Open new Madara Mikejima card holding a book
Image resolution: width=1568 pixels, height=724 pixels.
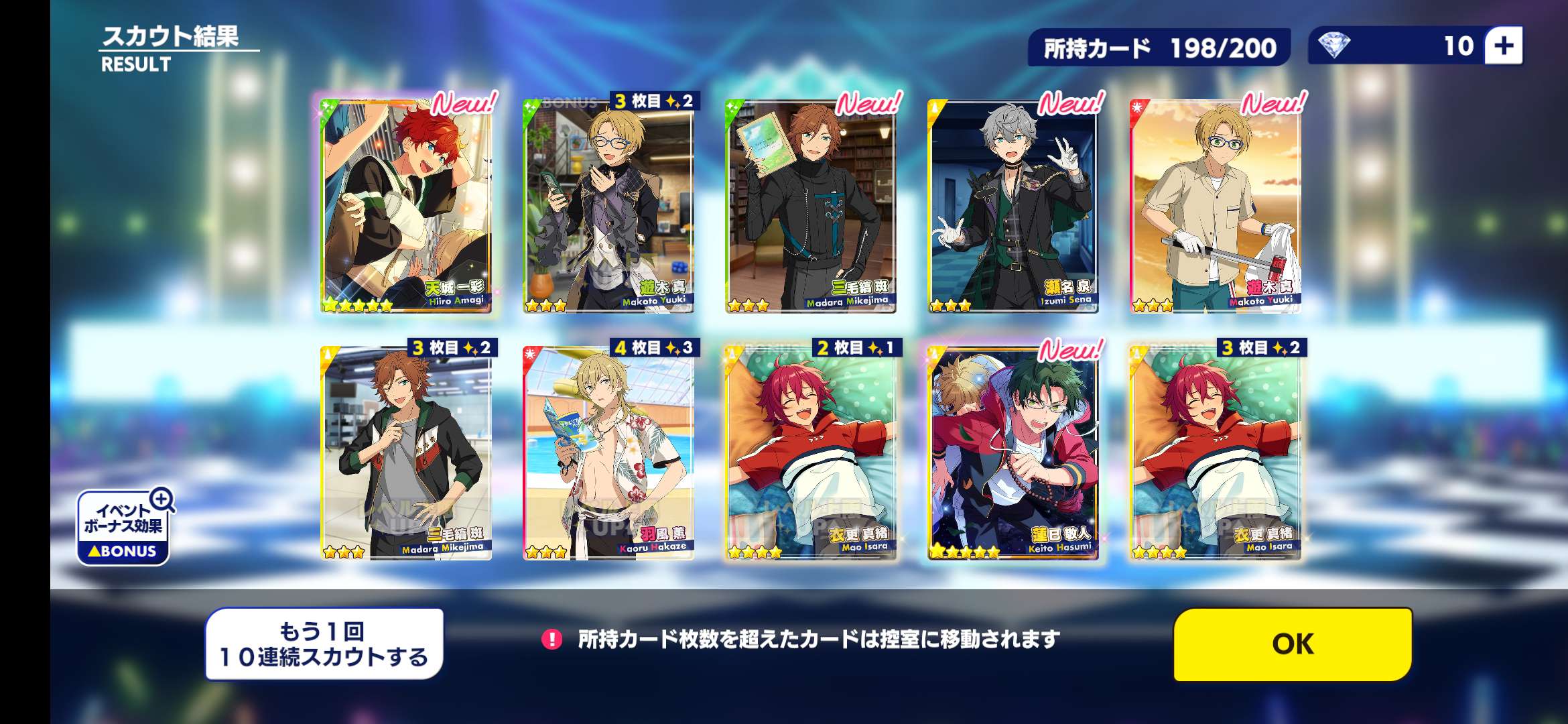(811, 206)
